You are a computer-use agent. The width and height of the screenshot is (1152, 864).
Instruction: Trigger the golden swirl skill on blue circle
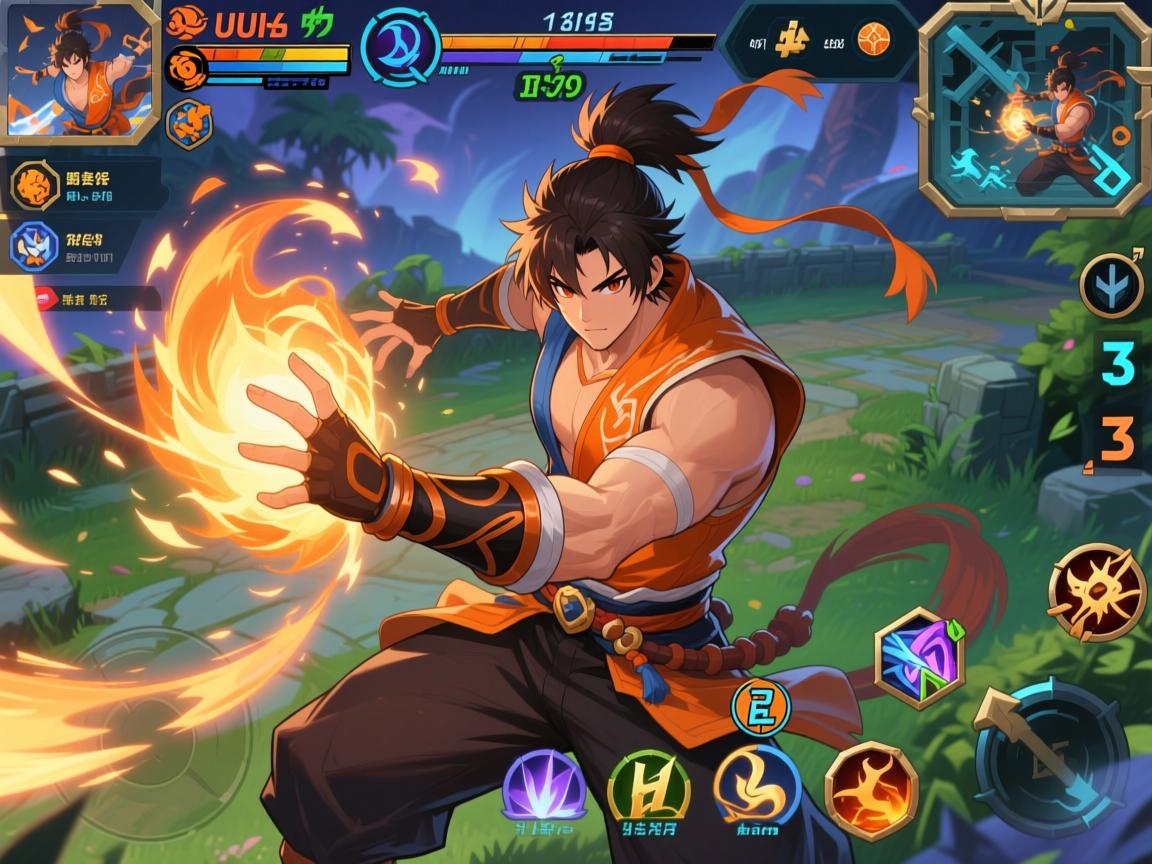pyautogui.click(x=757, y=786)
